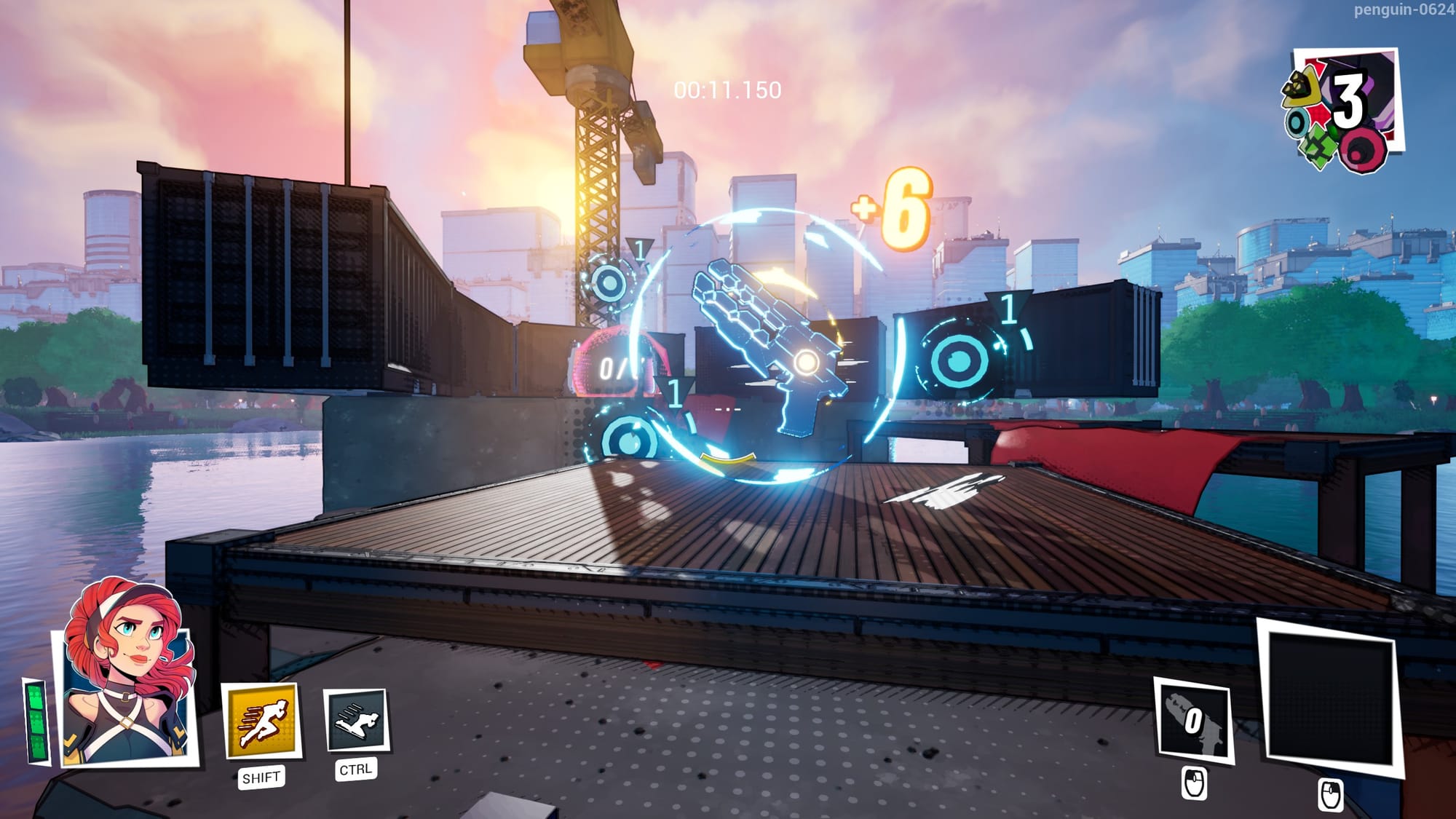Select the empty large weapon slot
The image size is (1456, 819).
[1329, 697]
